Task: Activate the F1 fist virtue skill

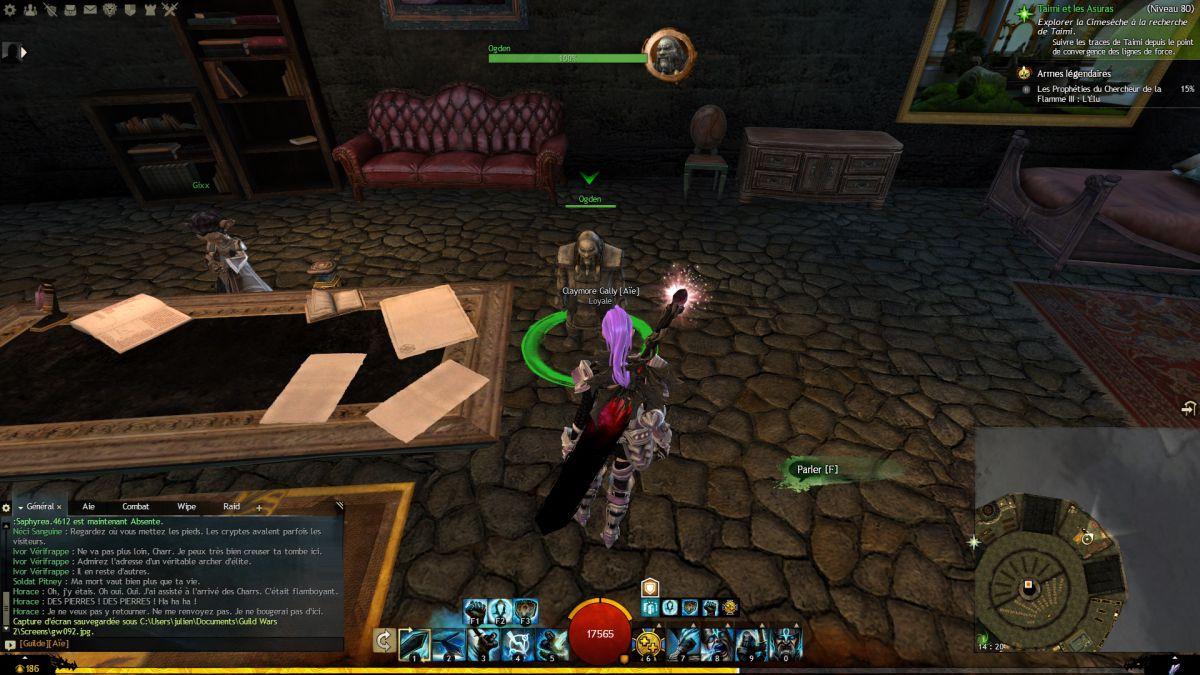Action: 475,610
